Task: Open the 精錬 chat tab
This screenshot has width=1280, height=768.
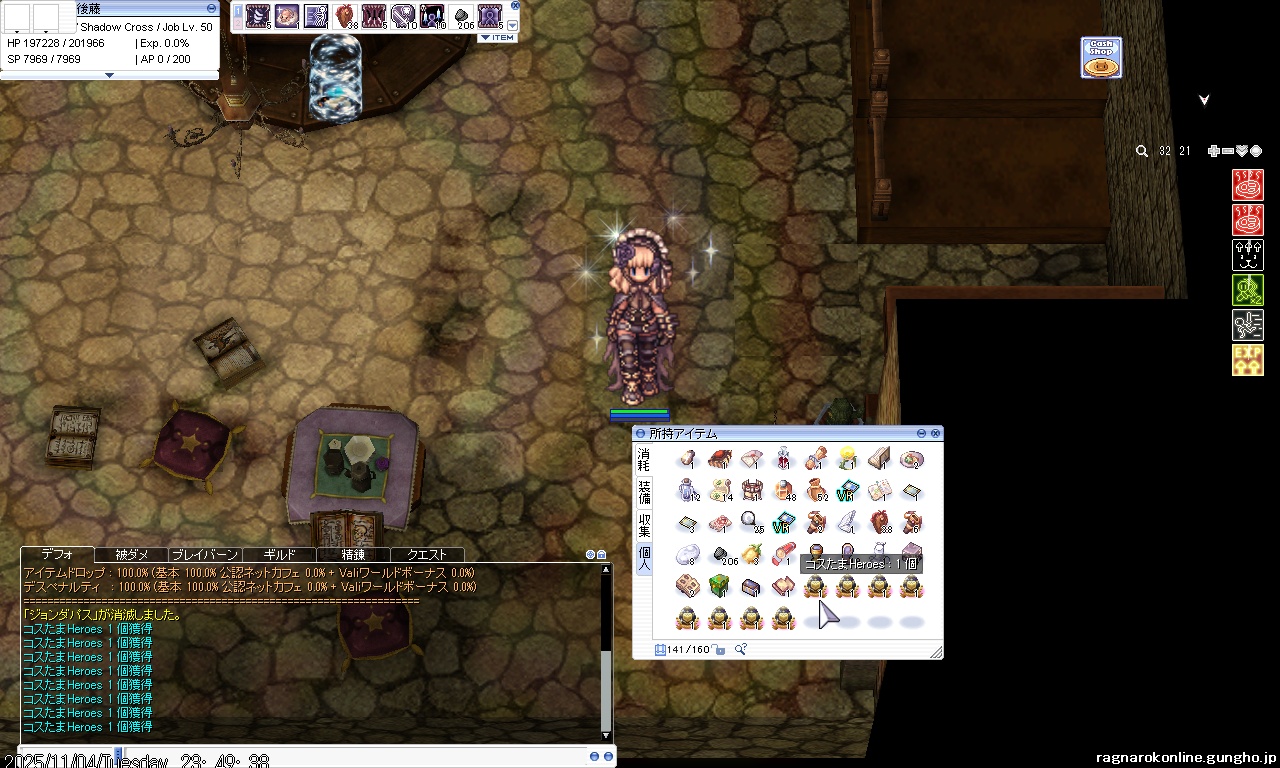Action: click(x=353, y=554)
